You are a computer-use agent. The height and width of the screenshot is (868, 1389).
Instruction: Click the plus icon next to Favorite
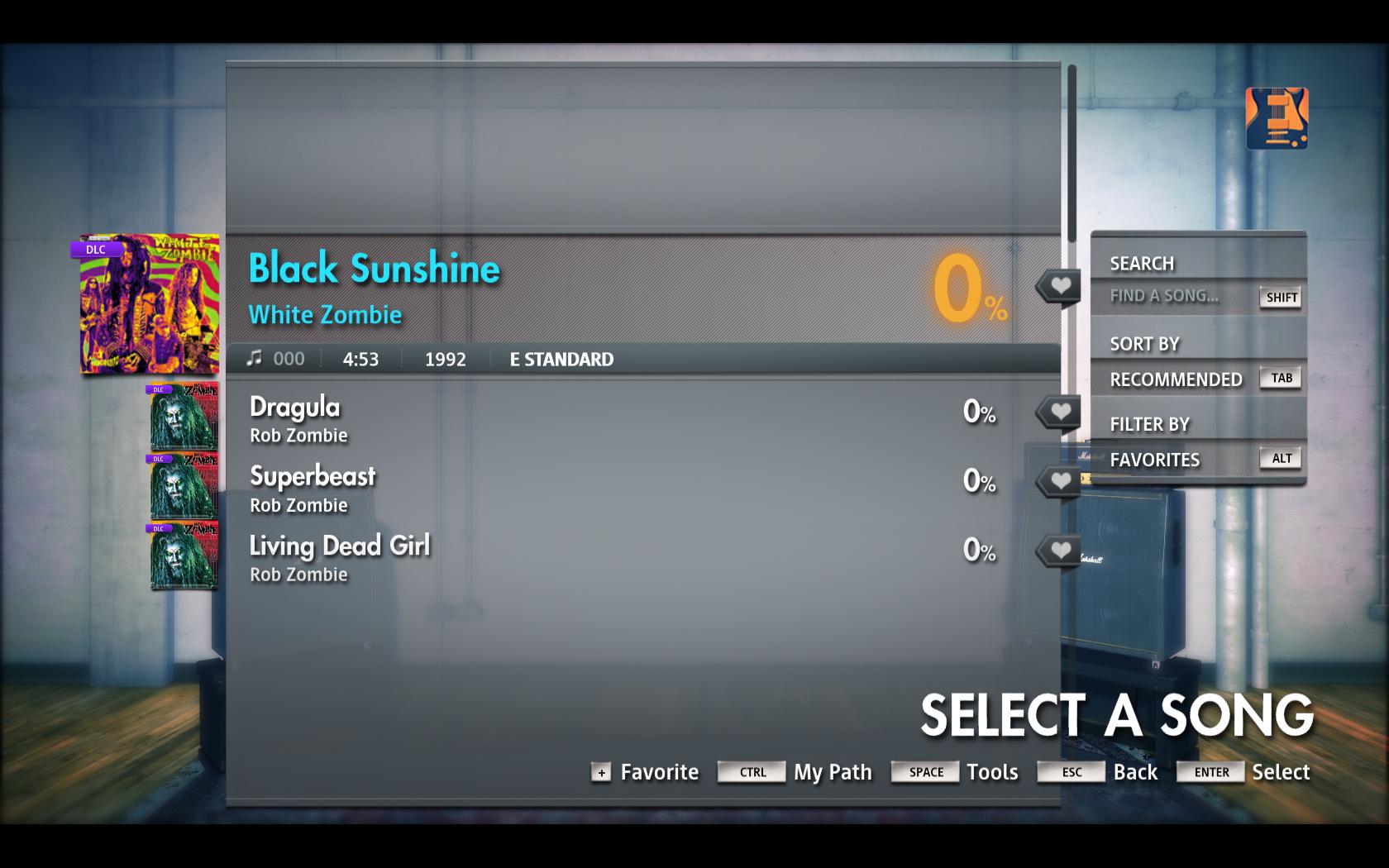point(601,773)
